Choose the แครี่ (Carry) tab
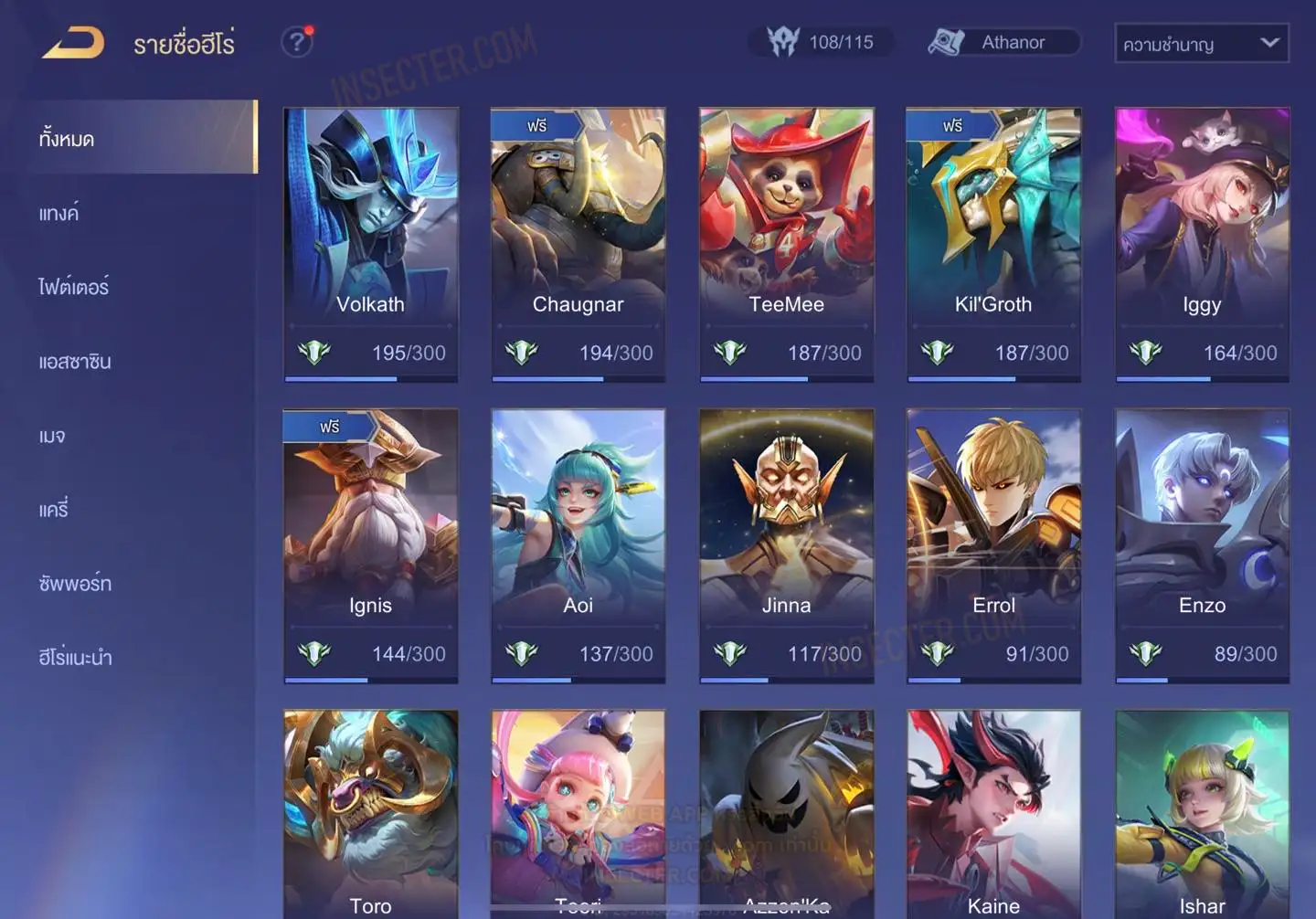The image size is (1316, 919). (54, 510)
